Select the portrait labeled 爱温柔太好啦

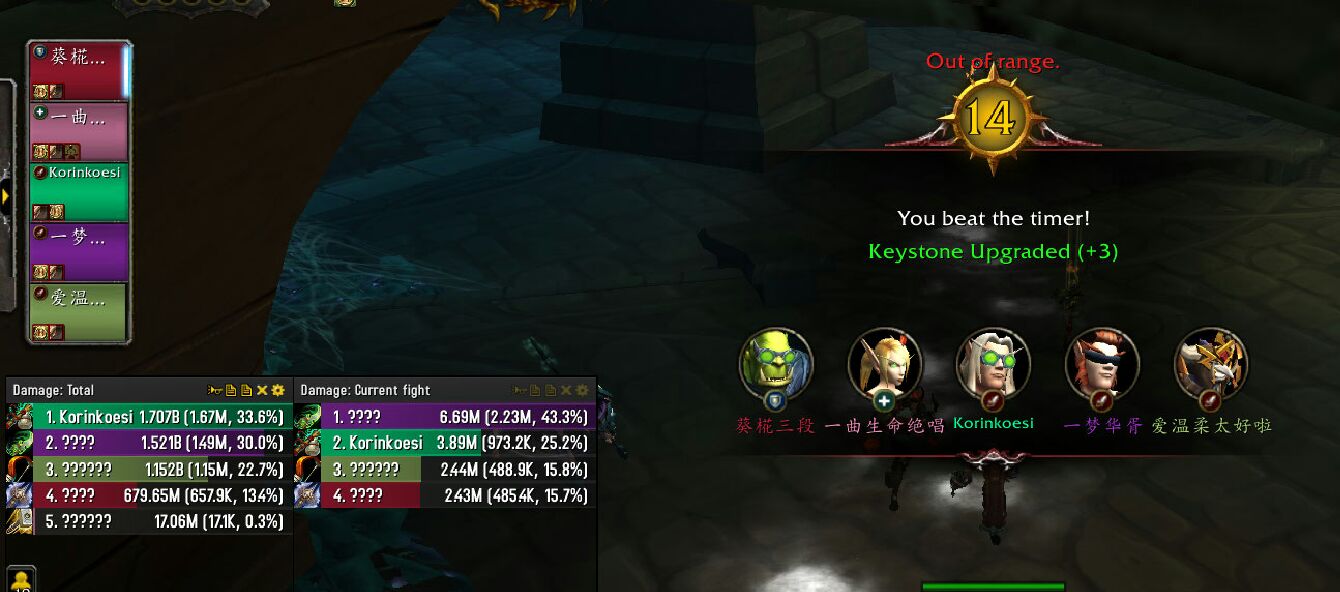(1211, 364)
